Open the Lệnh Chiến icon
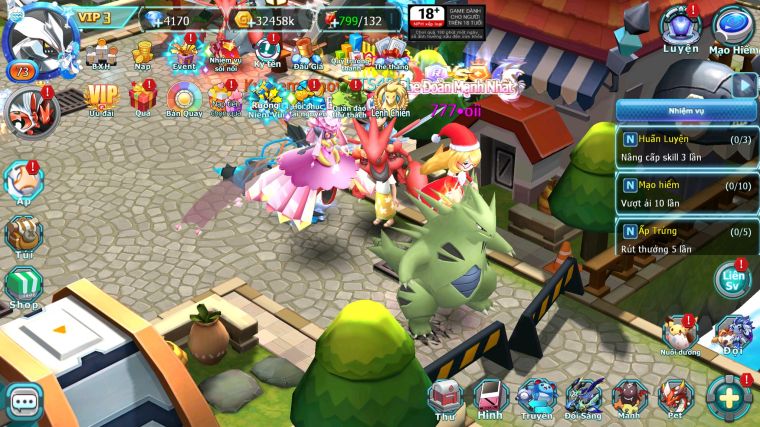The height and width of the screenshot is (427, 760). 391,99
